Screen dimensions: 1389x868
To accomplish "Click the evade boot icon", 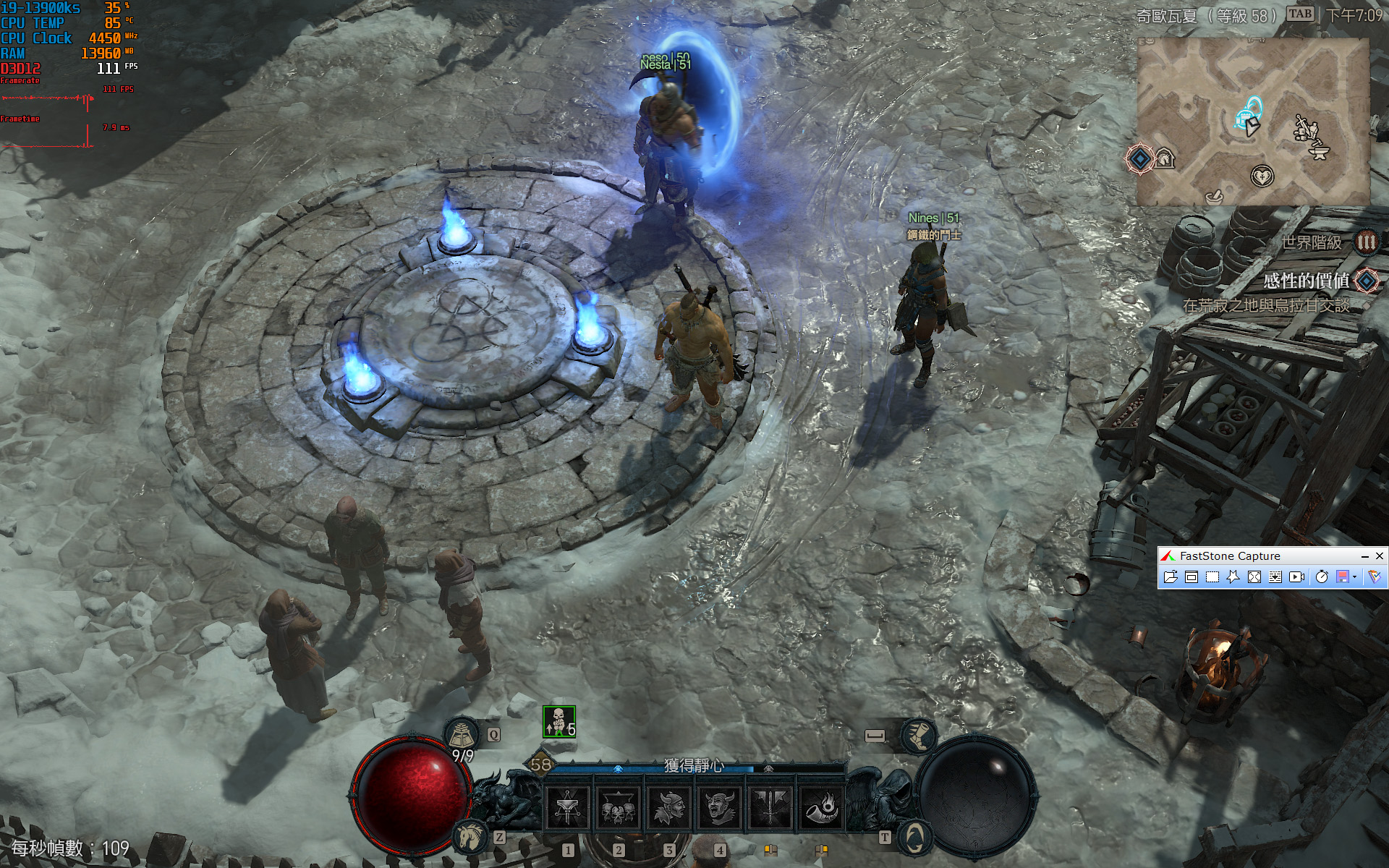I will click(x=917, y=736).
